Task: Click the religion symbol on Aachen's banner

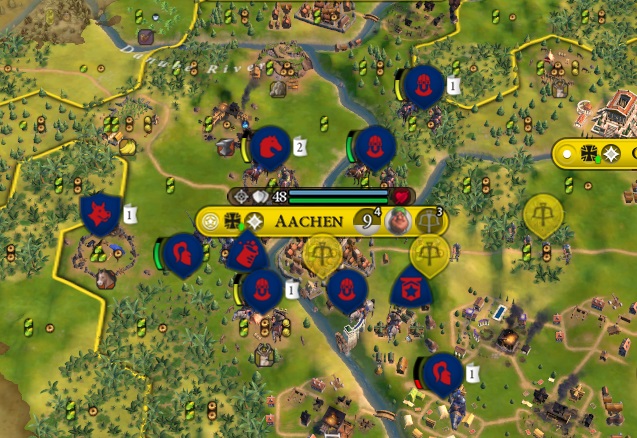Action: (x=255, y=221)
